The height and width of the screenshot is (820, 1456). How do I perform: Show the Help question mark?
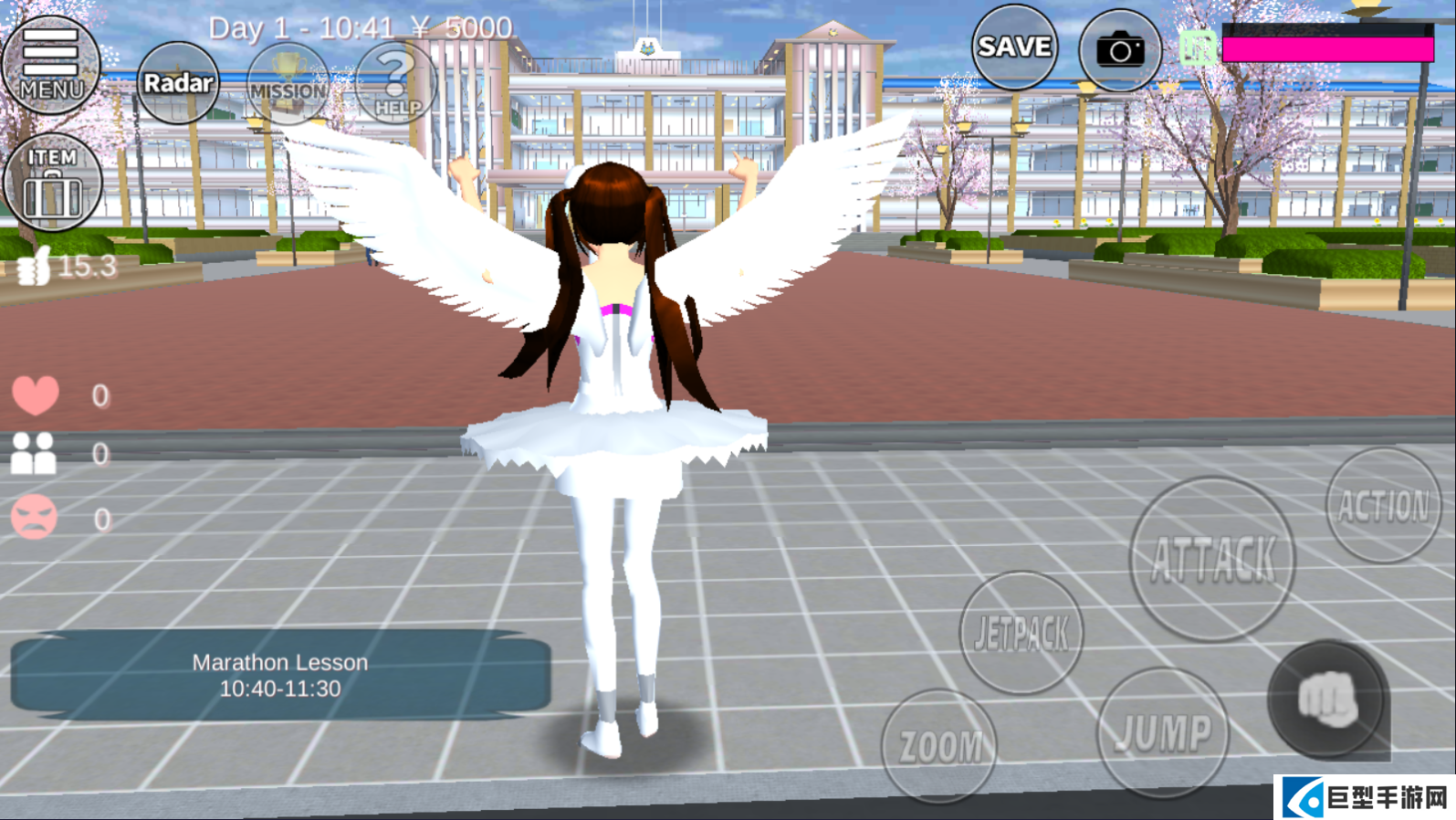(x=396, y=84)
